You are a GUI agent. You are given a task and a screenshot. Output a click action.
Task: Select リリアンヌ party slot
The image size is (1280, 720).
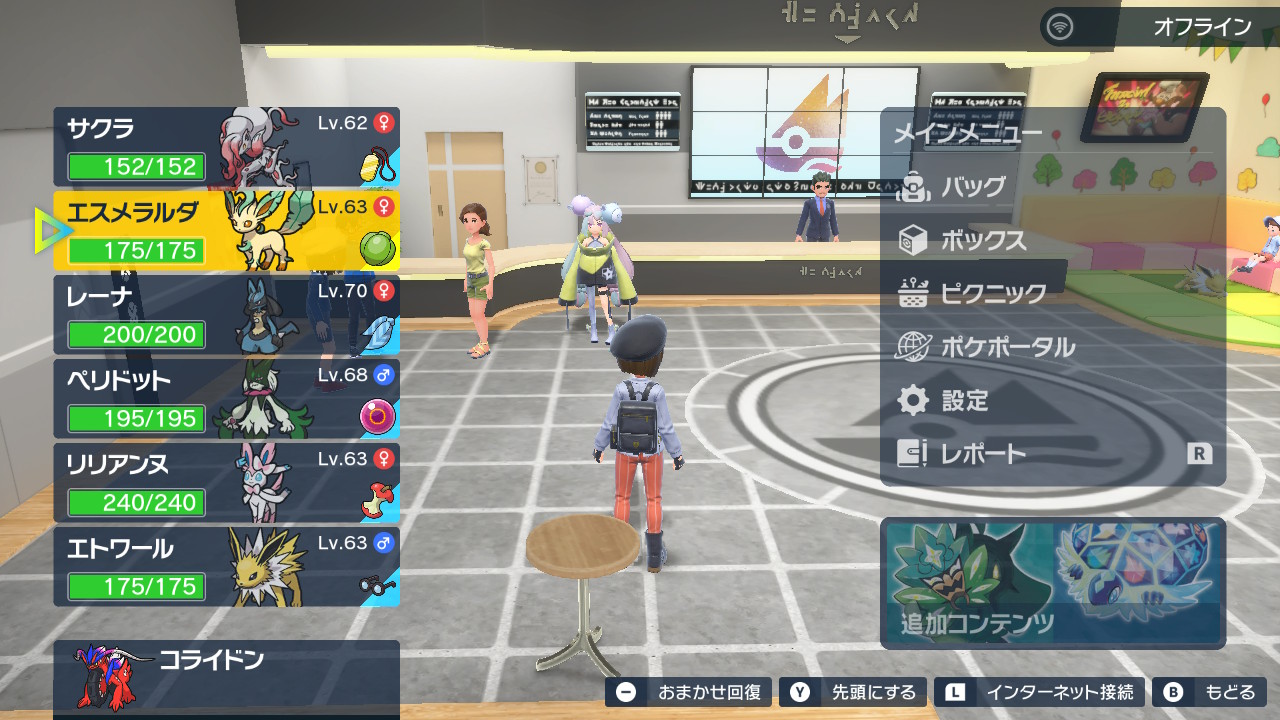[x=226, y=483]
